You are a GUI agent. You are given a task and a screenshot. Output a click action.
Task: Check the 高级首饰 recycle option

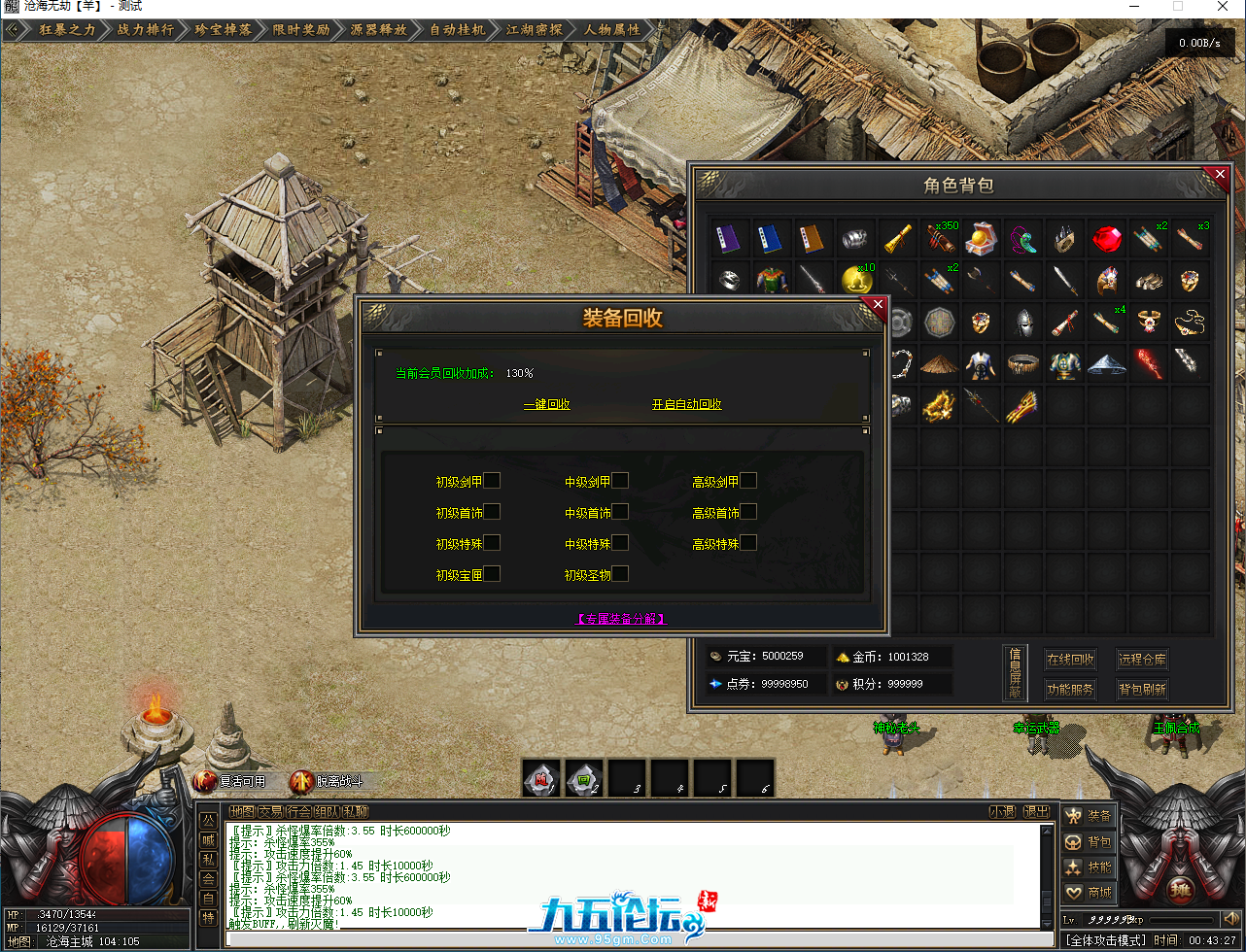749,511
